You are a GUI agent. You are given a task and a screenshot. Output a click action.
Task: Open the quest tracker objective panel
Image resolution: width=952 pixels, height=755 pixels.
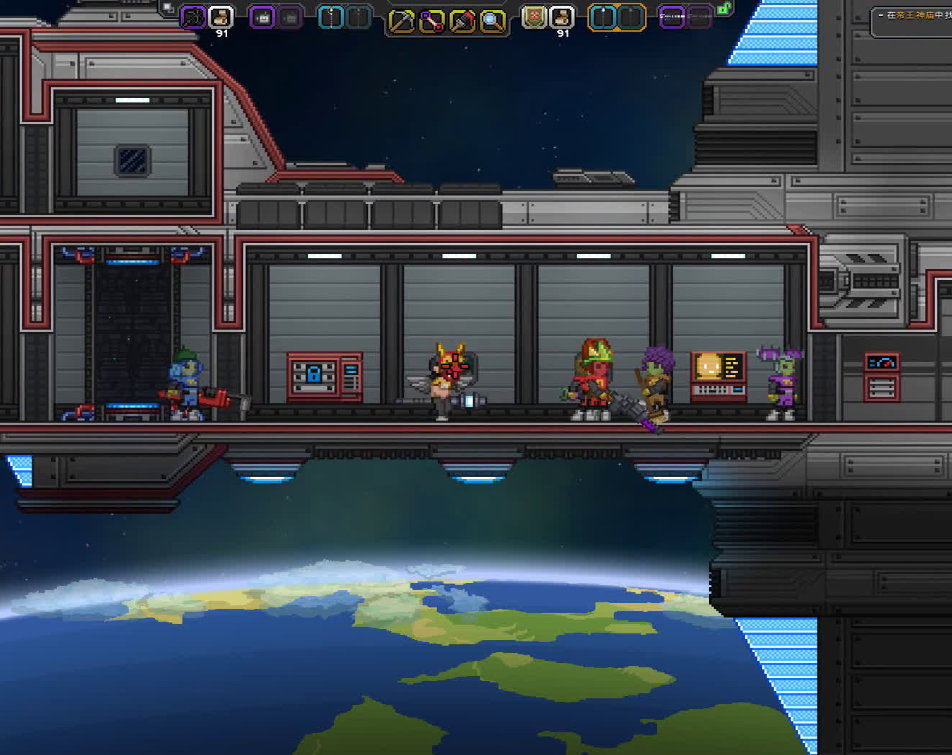click(x=912, y=18)
